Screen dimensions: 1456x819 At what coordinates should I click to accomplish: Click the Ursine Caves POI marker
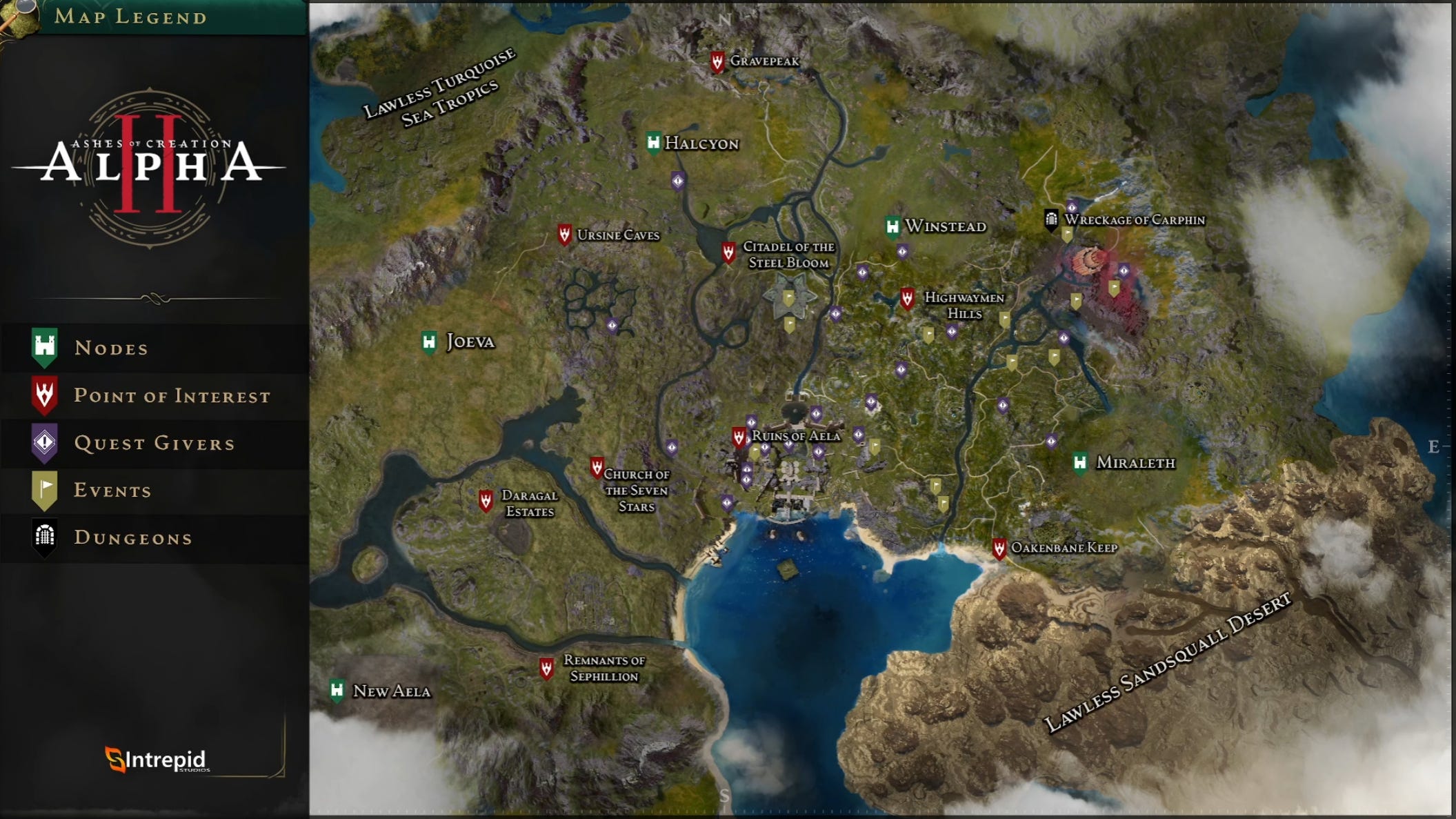[565, 234]
